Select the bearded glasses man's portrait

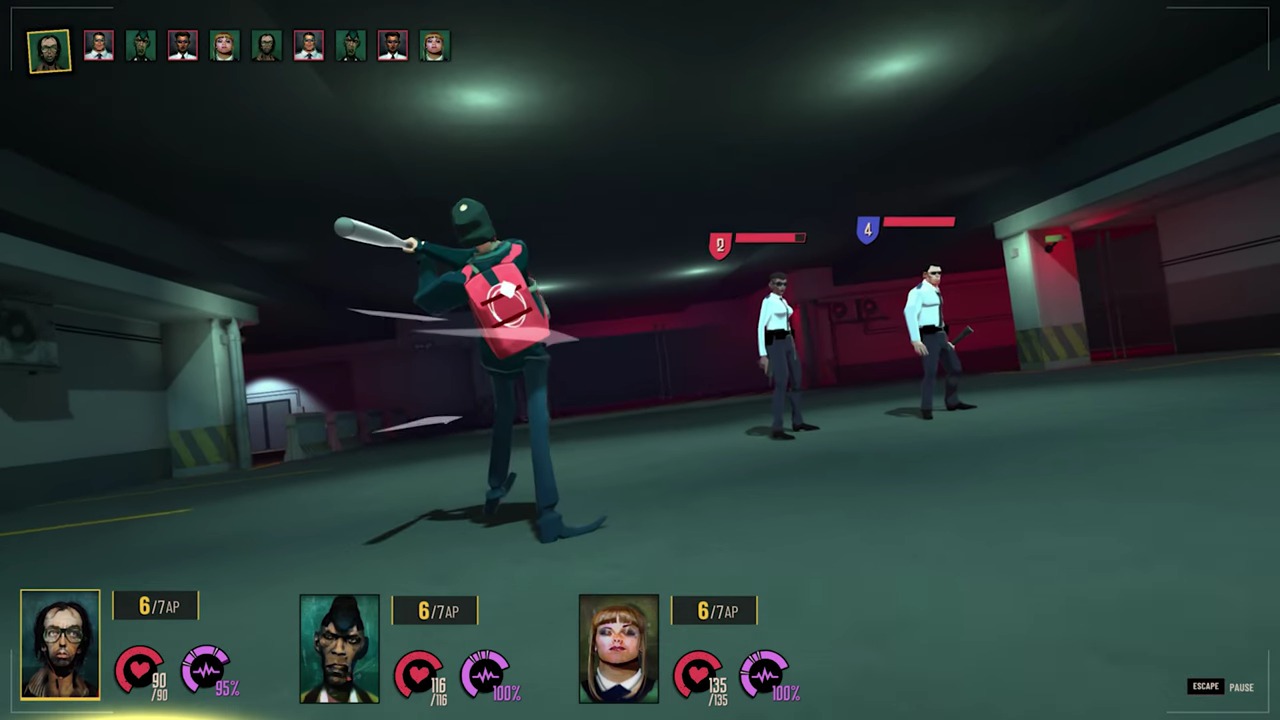pyautogui.click(x=60, y=645)
